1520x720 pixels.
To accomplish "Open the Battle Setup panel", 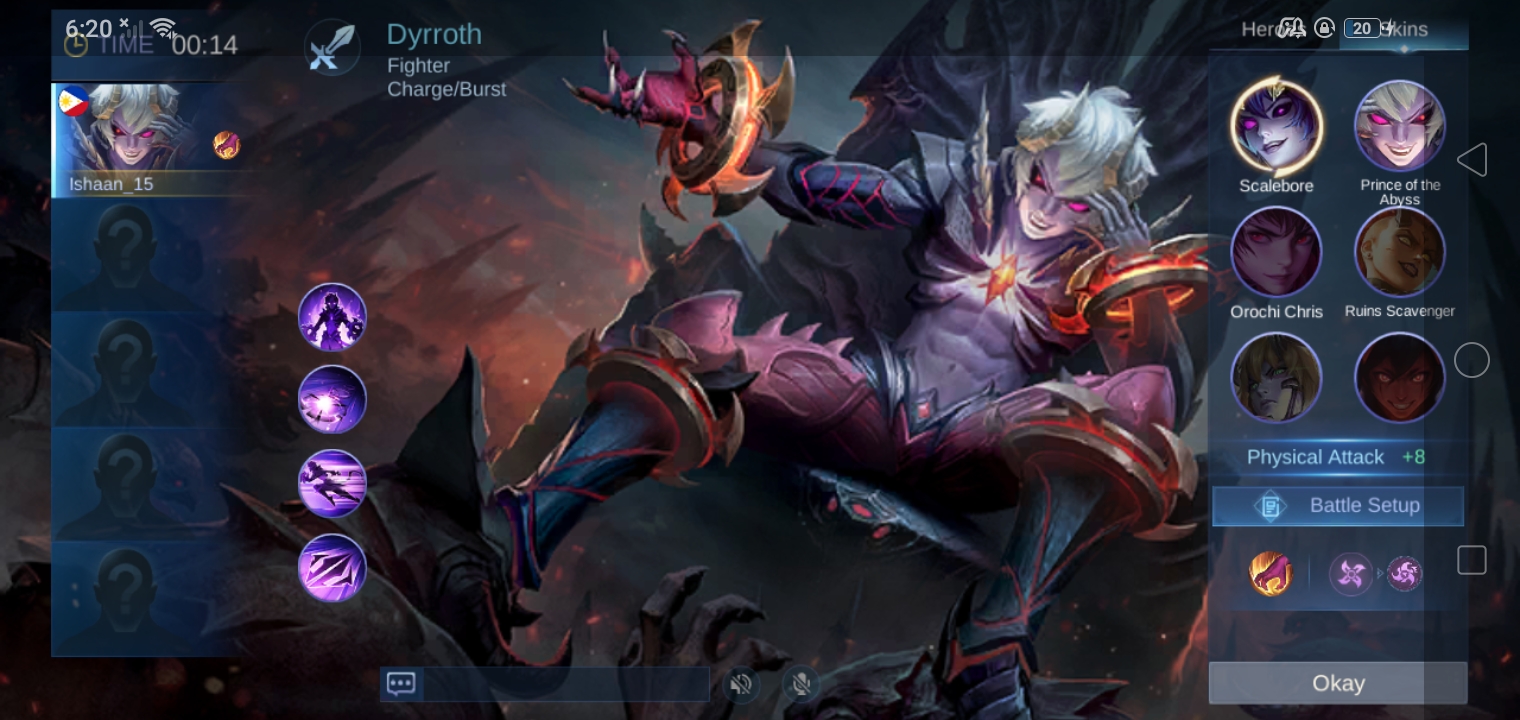I will (x=1338, y=506).
